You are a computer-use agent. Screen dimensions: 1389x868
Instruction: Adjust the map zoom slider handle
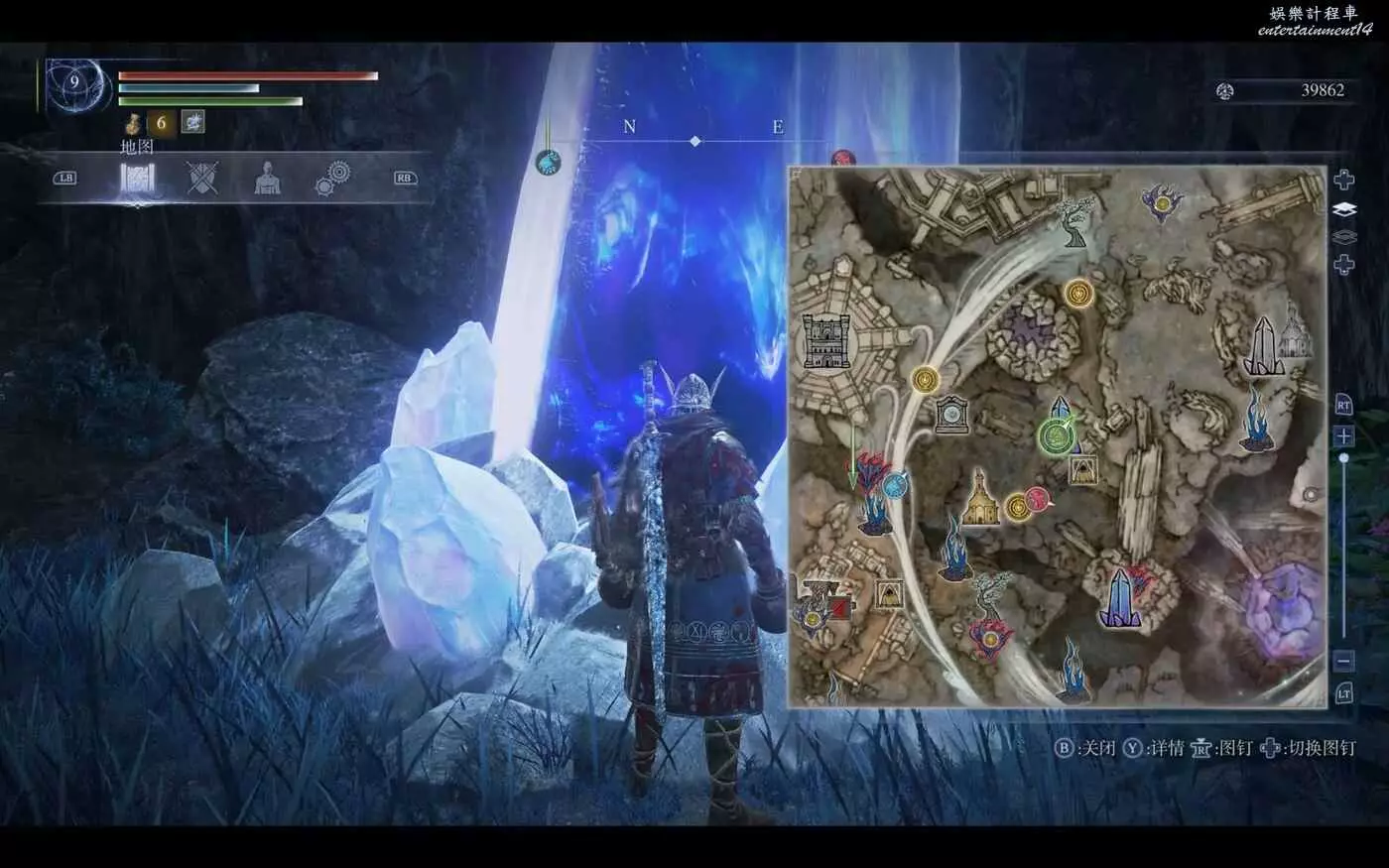1344,458
